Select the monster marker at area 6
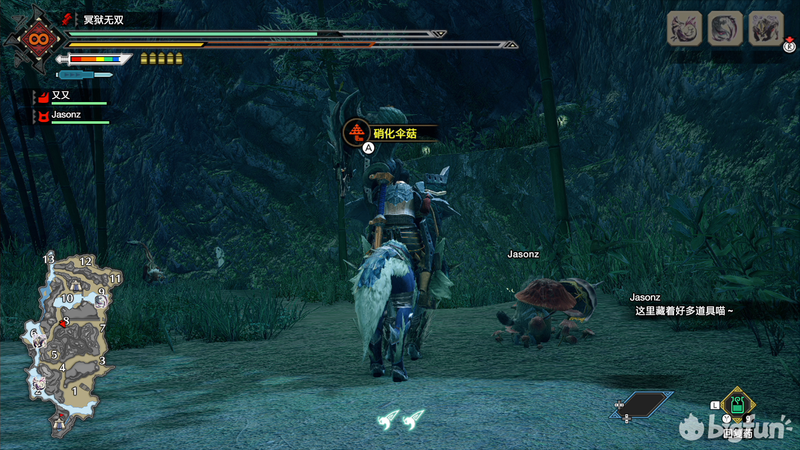800x450 pixels. click(40, 337)
